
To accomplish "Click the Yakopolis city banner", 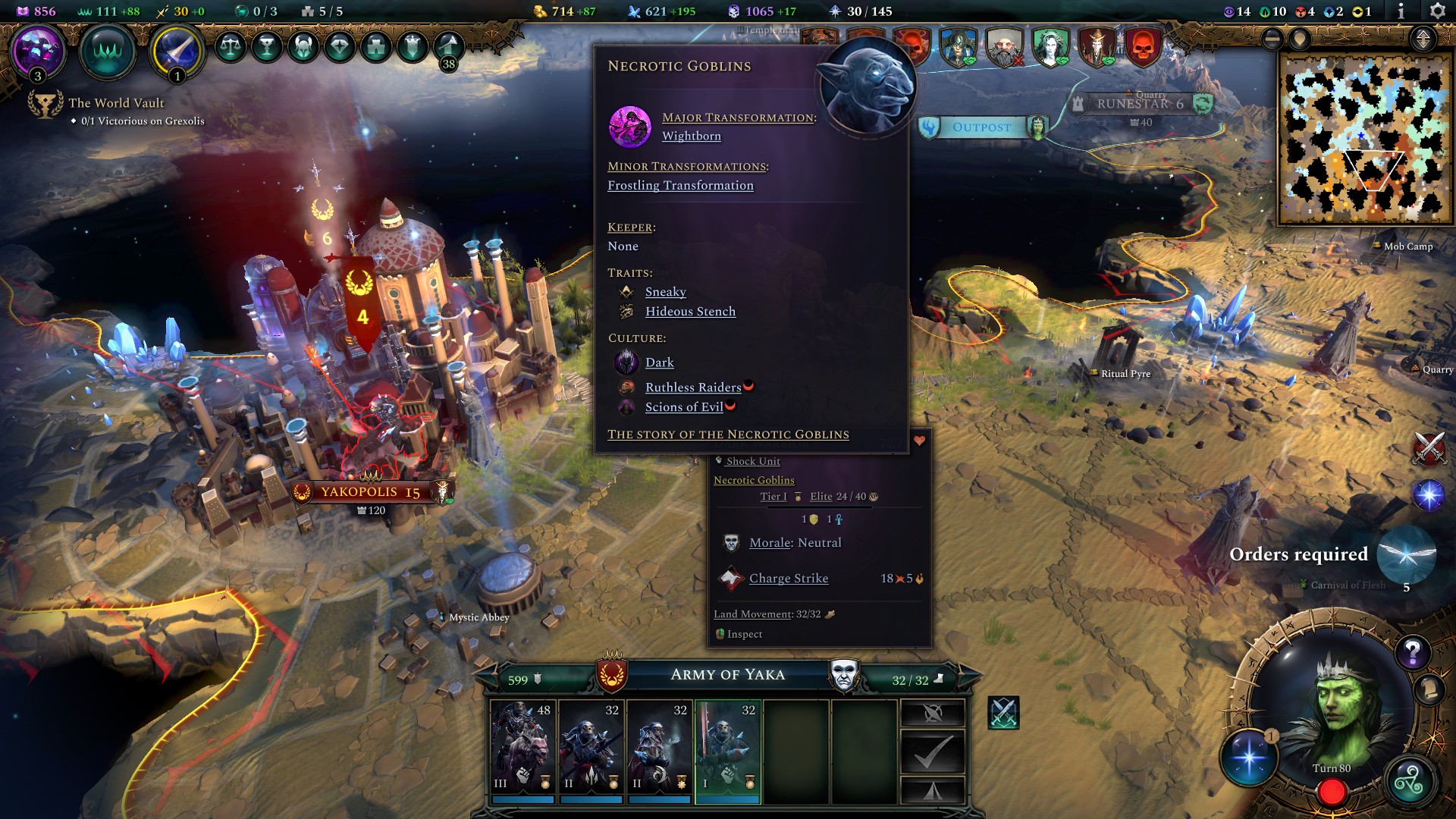I will click(369, 492).
